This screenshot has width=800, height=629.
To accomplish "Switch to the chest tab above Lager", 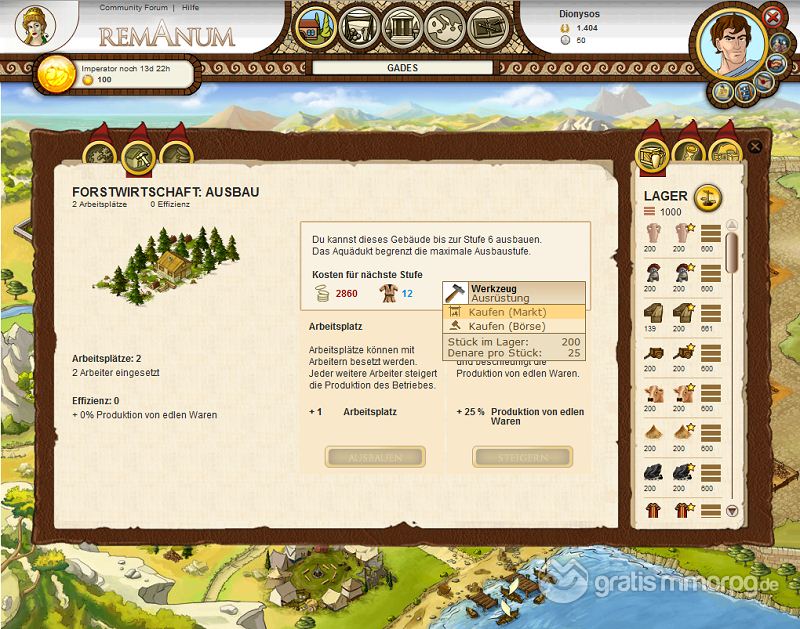I will (653, 155).
